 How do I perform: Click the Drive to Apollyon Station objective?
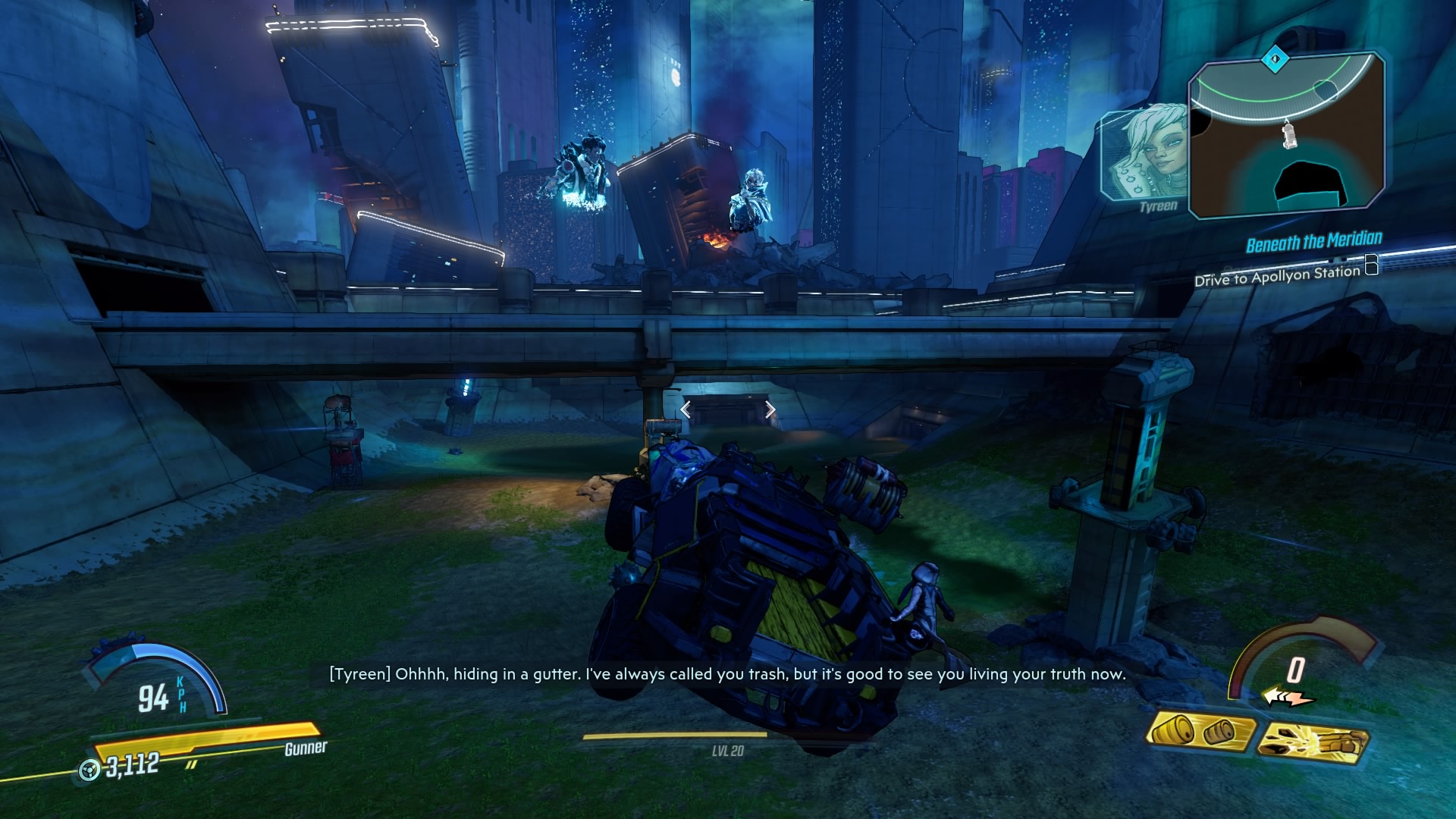coord(1277,276)
